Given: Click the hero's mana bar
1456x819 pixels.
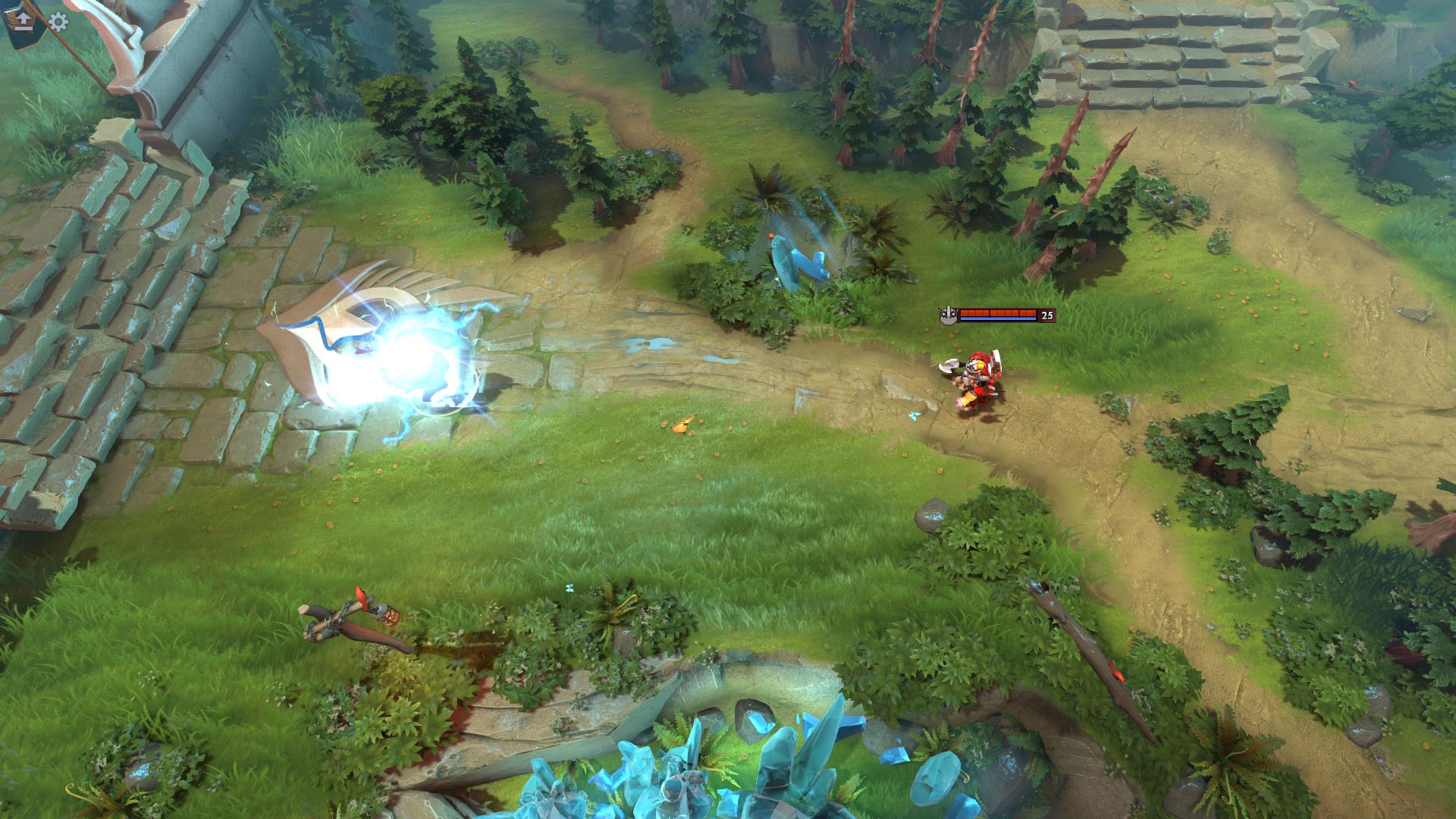Looking at the screenshot, I should (x=997, y=320).
